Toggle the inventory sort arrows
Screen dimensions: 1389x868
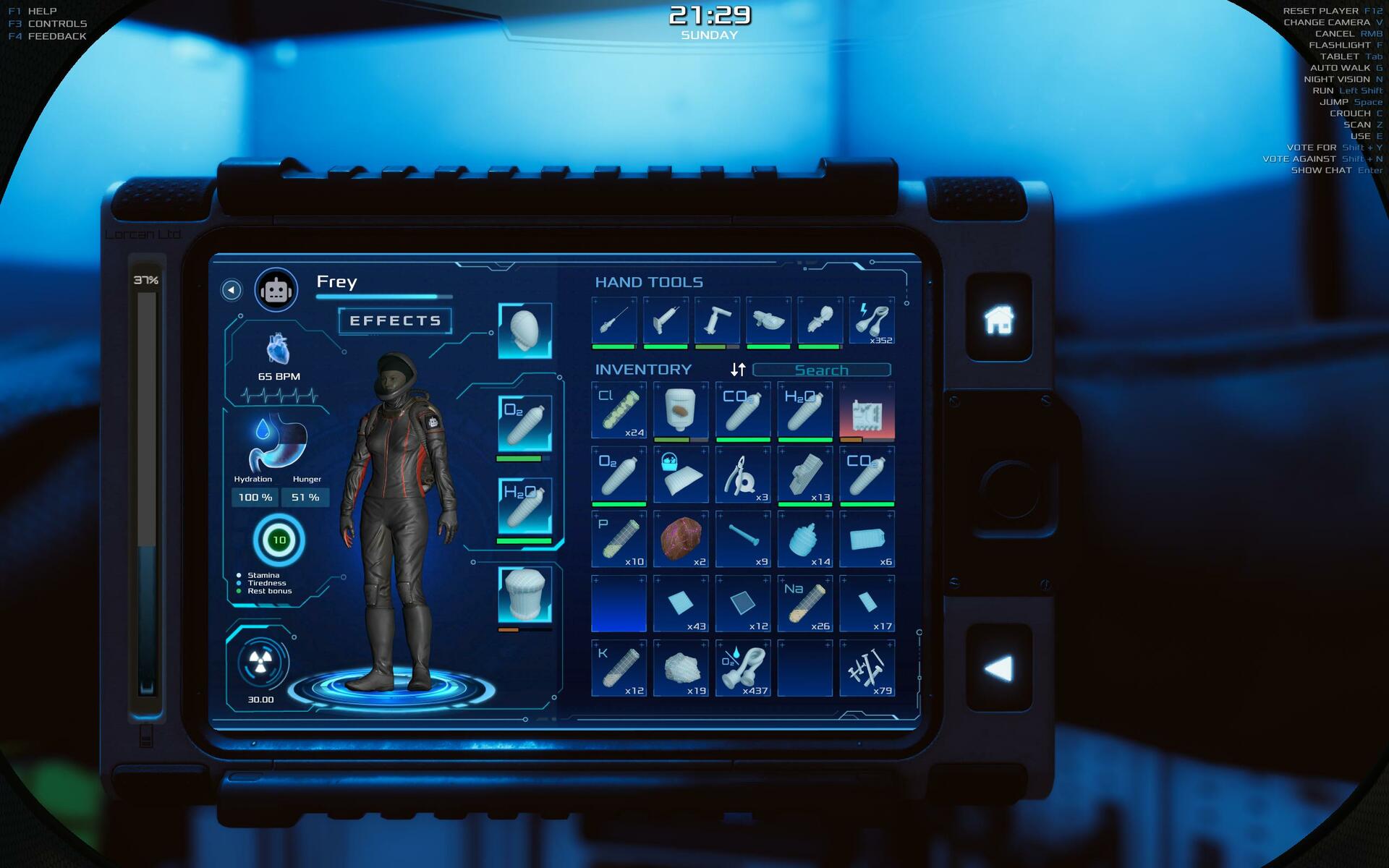[x=737, y=370]
